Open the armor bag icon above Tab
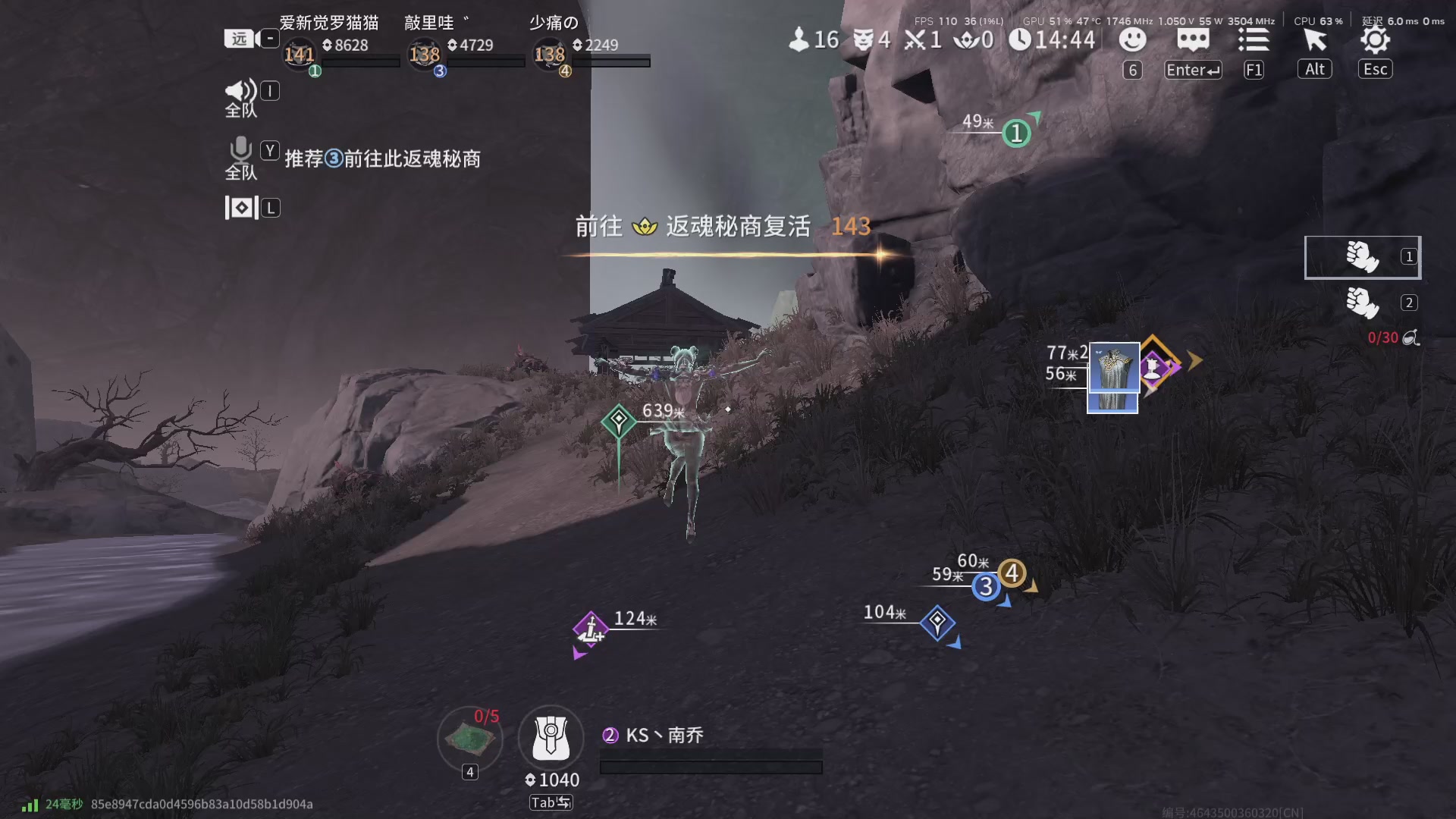This screenshot has height=819, width=1456. (x=551, y=737)
